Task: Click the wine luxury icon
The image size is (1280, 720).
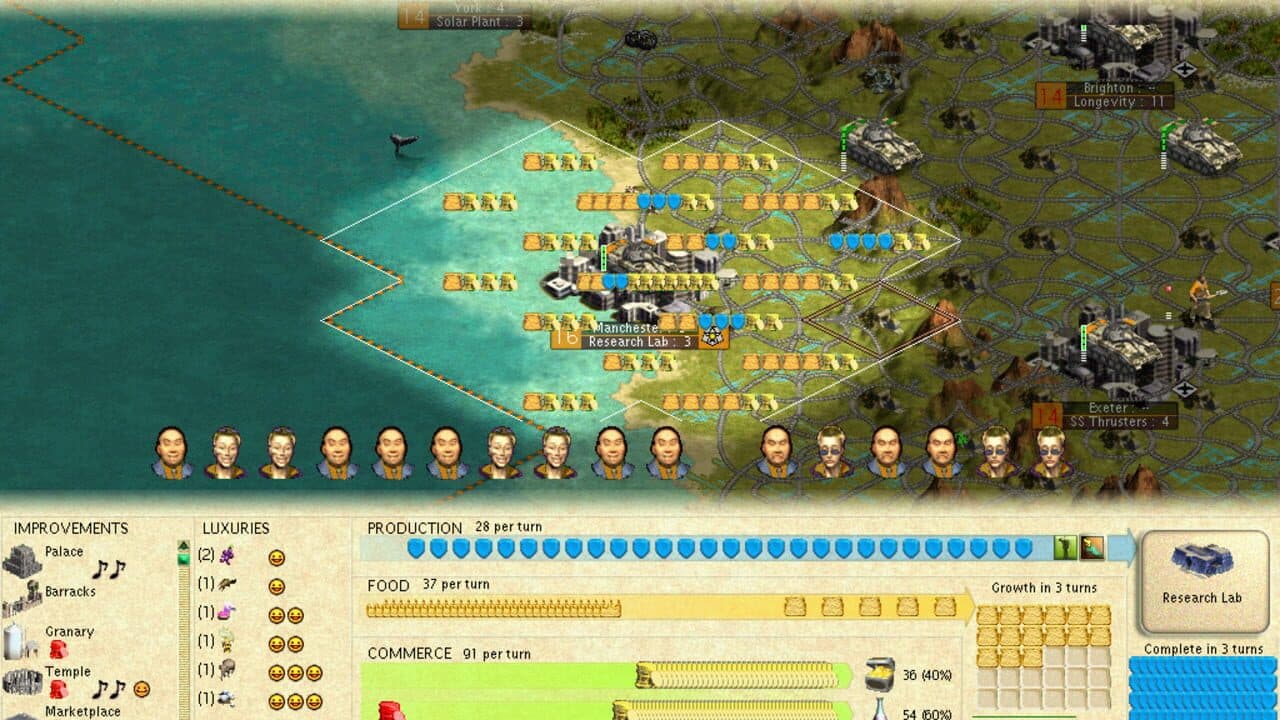Action: coord(228,555)
